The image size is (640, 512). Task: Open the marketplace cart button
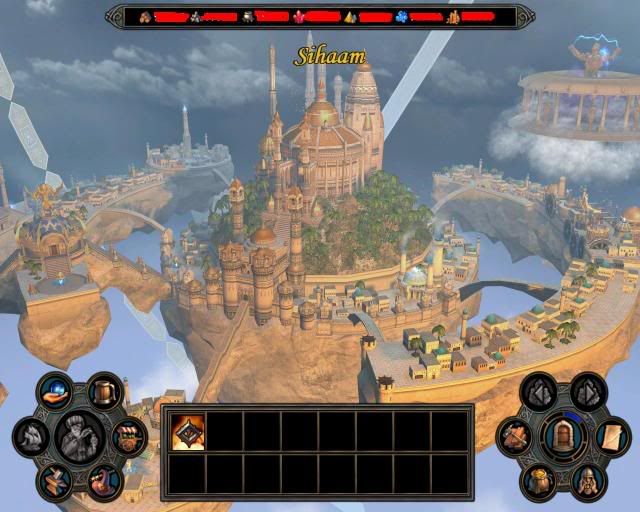[128, 437]
